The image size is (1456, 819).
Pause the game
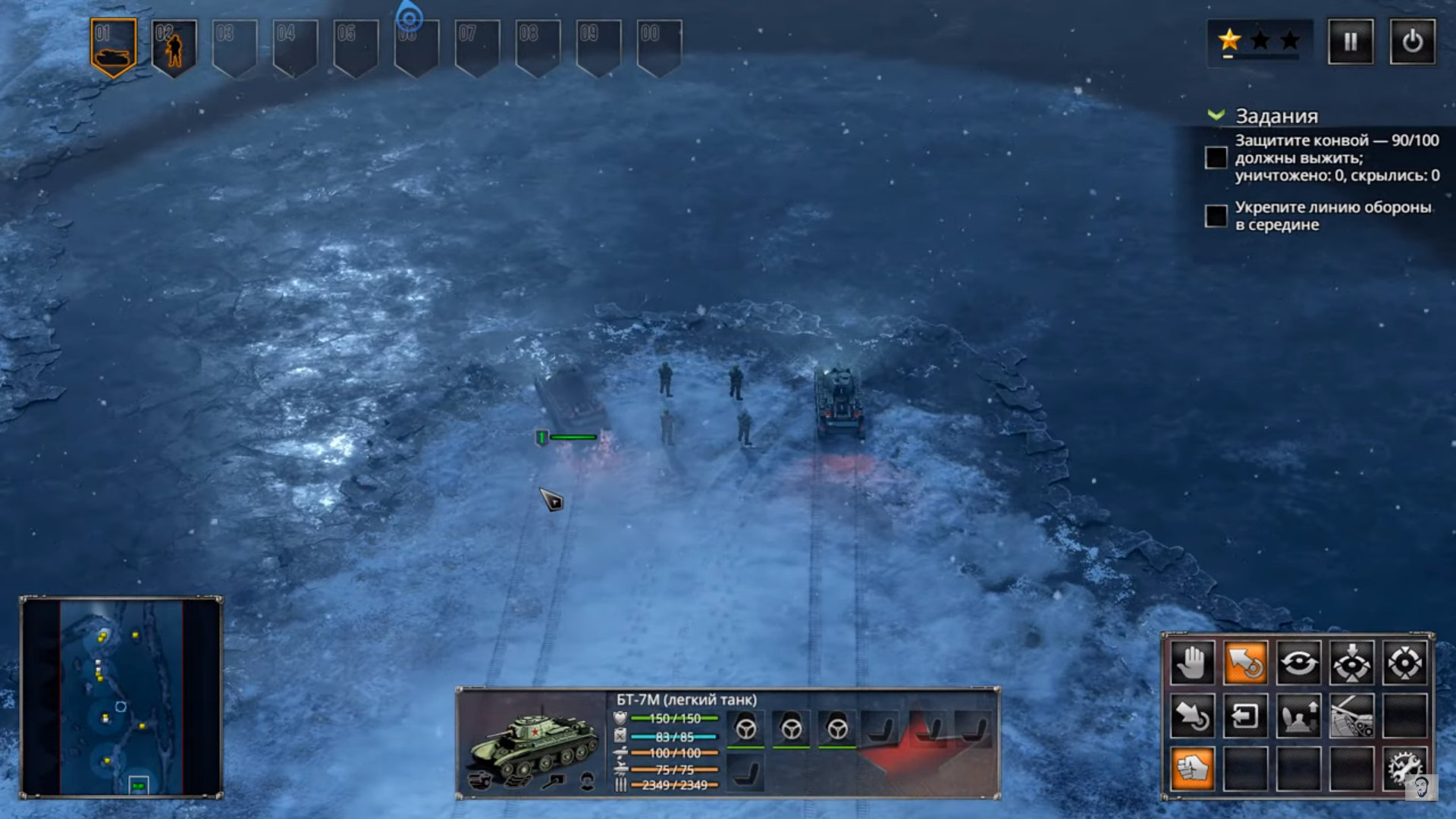tap(1350, 42)
